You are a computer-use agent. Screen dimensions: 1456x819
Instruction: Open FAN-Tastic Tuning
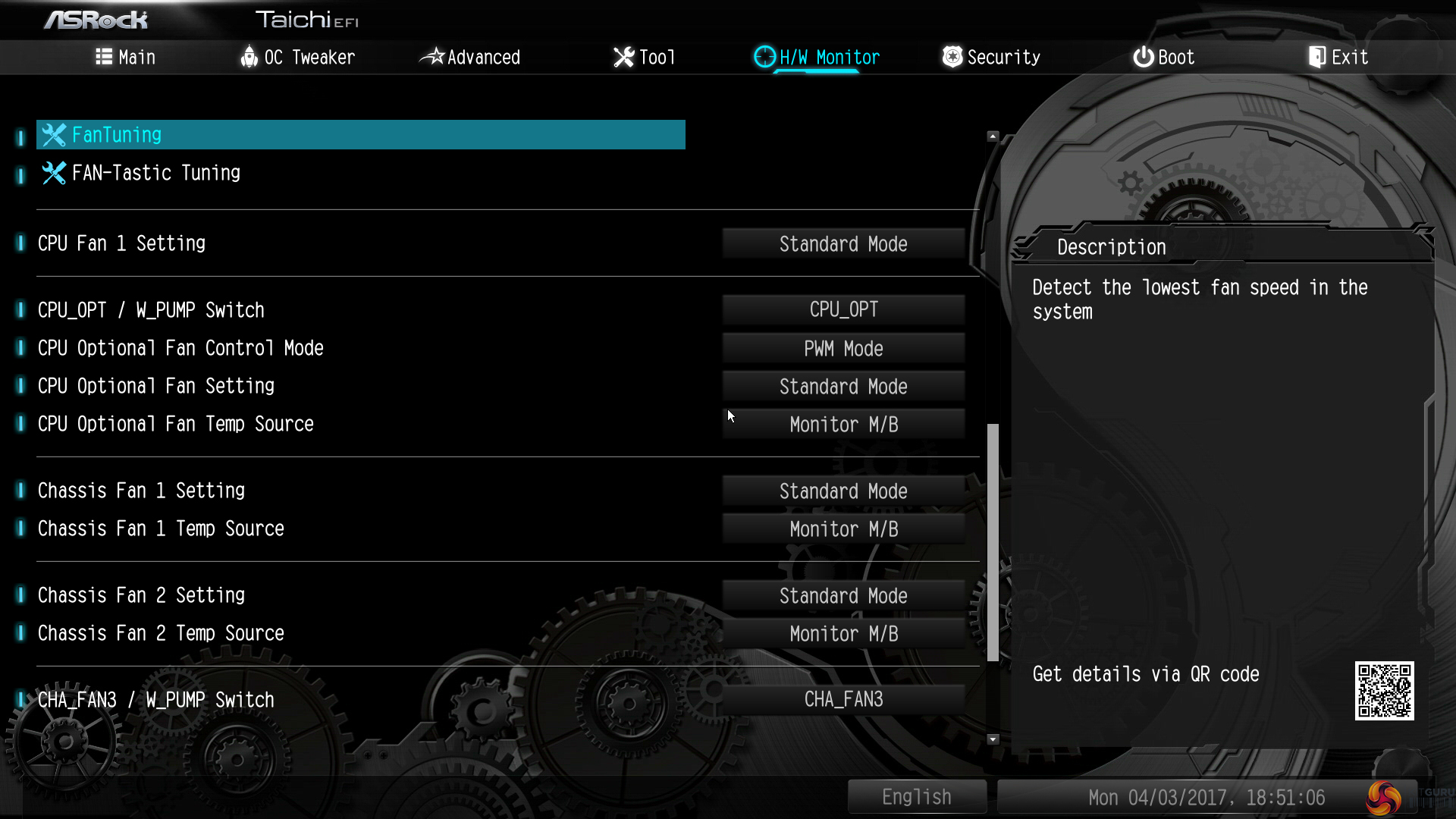coord(156,173)
